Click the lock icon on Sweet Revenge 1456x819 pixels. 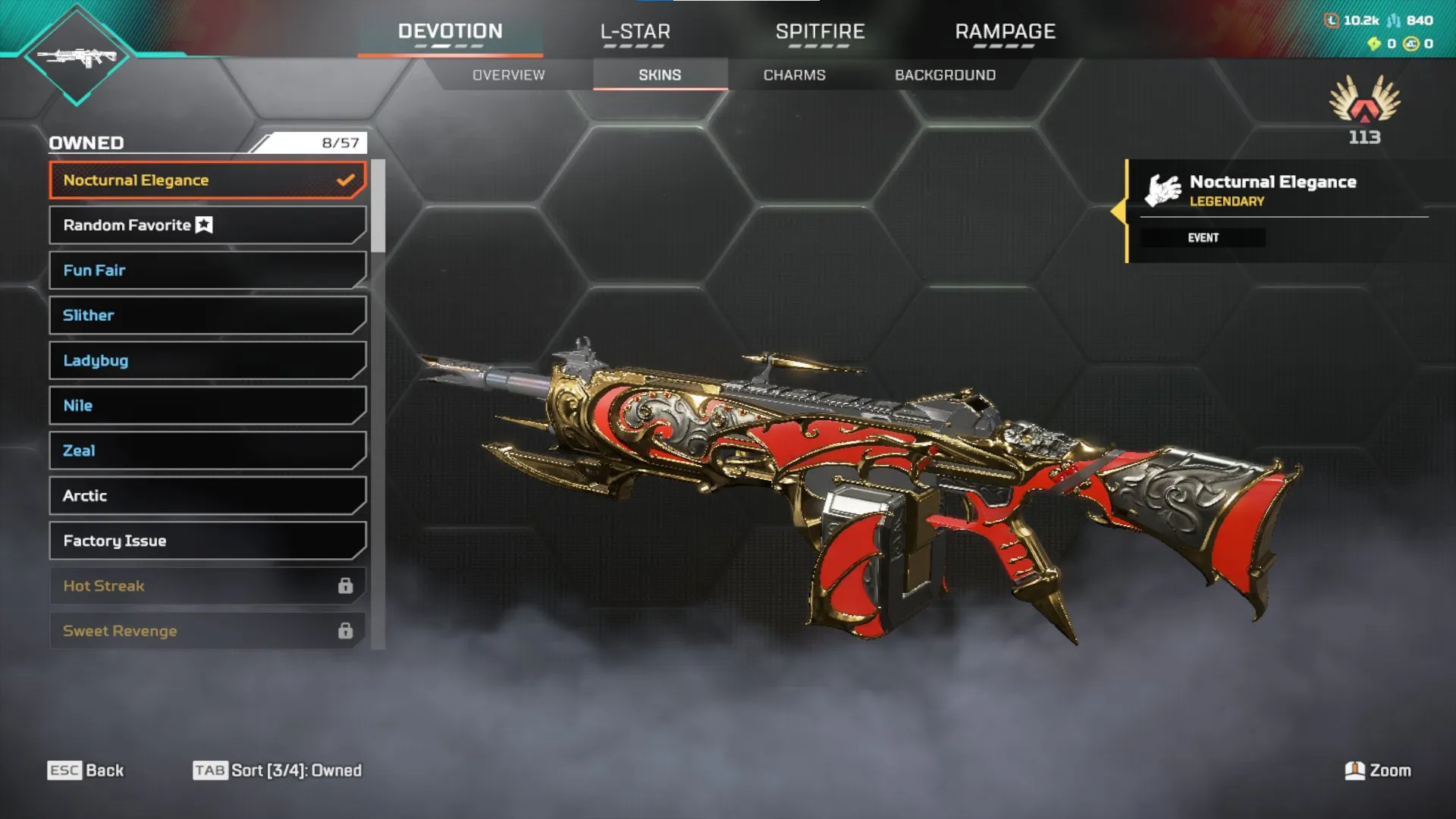pos(347,630)
